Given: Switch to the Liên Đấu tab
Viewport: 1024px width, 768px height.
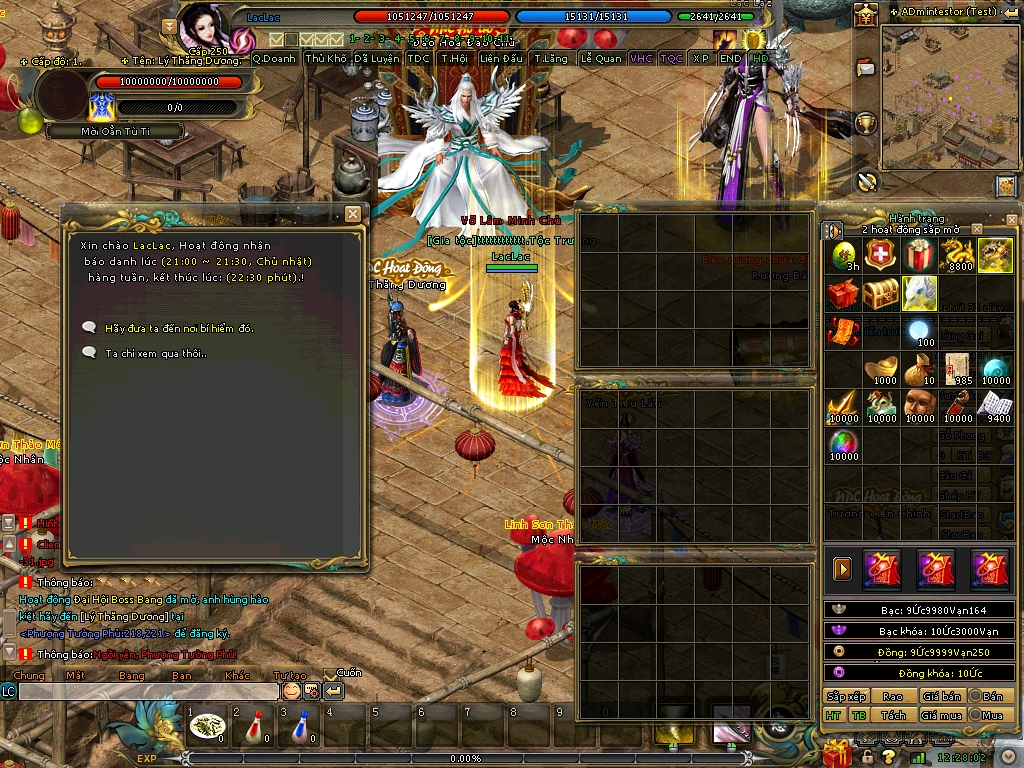Looking at the screenshot, I should pos(501,59).
